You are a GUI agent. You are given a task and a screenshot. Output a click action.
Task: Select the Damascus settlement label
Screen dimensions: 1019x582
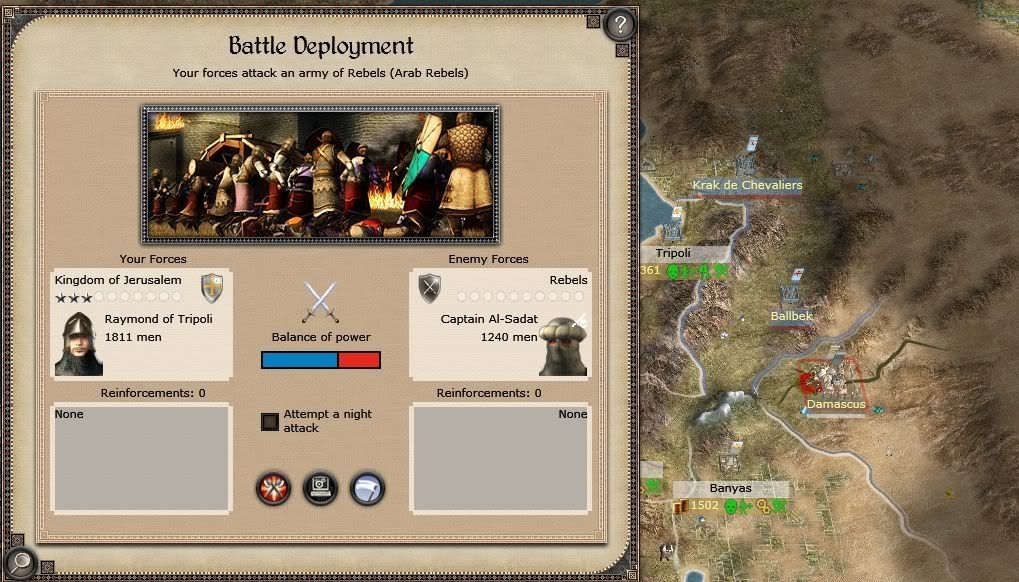point(836,405)
